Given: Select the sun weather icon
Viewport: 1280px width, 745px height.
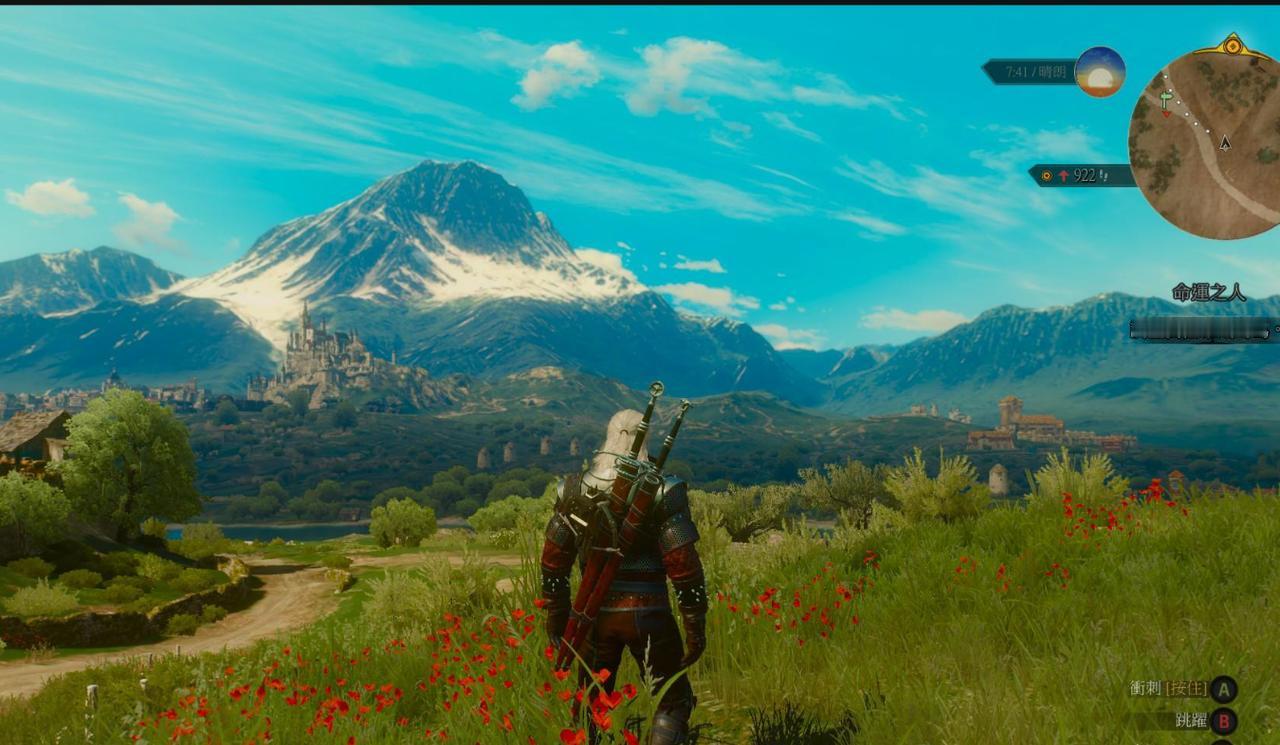Looking at the screenshot, I should (1100, 72).
